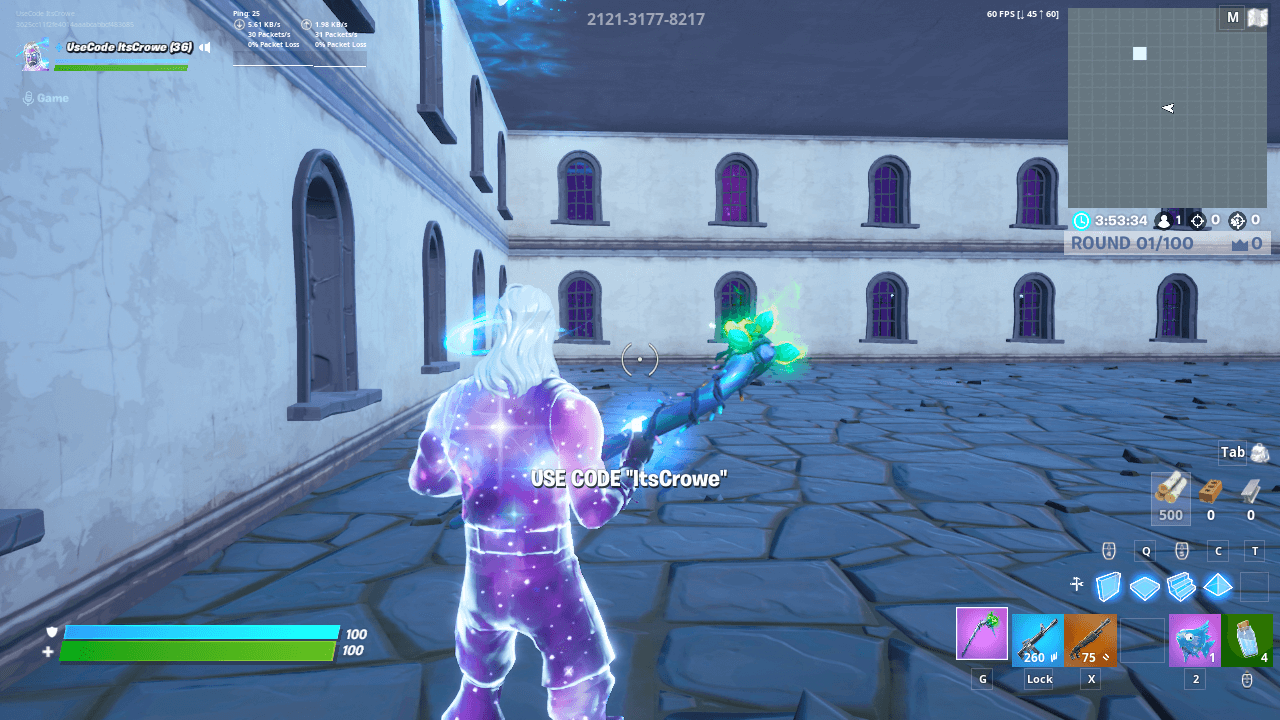Select the shotgun in slot X
The height and width of the screenshot is (720, 1280).
pos(1091,640)
